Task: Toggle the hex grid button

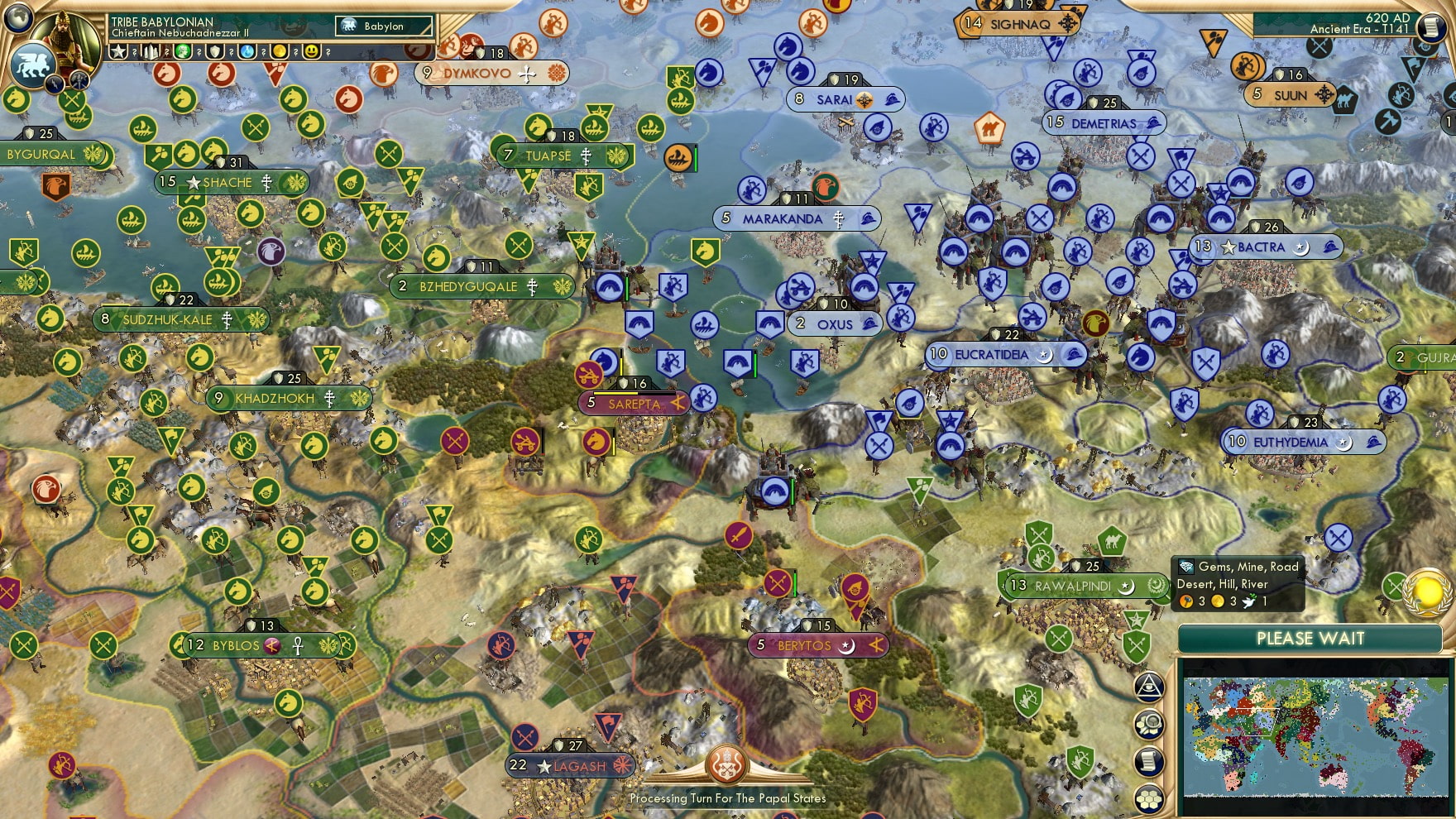Action: click(x=1149, y=798)
